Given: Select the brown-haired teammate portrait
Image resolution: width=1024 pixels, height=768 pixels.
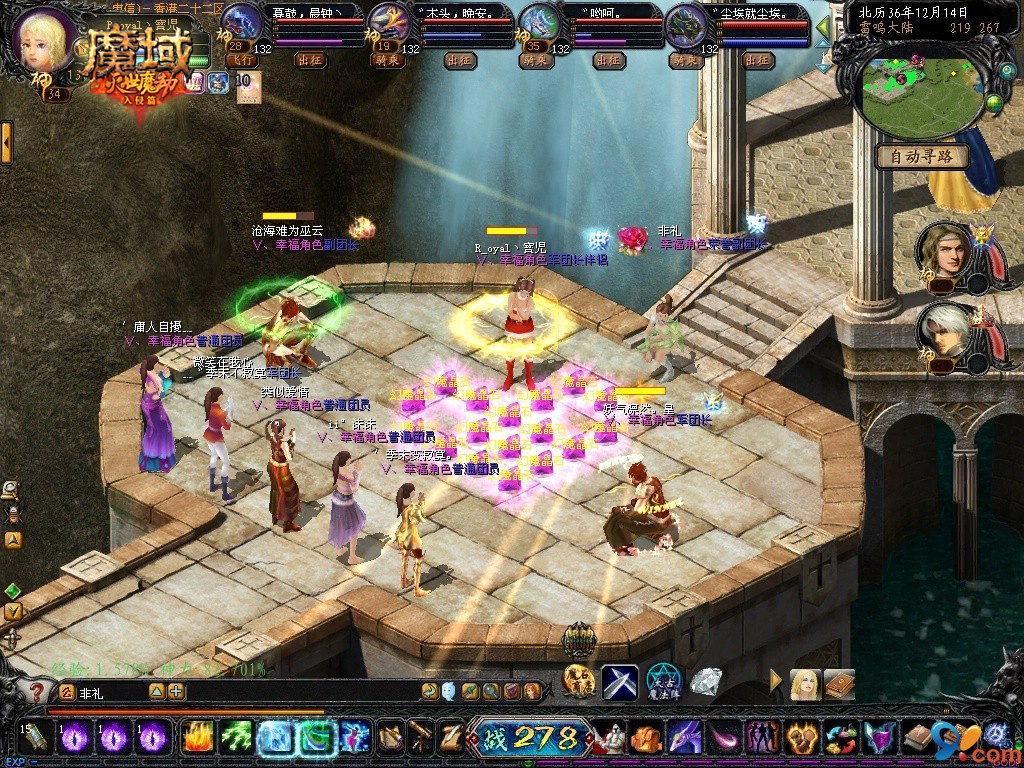Looking at the screenshot, I should click(x=944, y=249).
